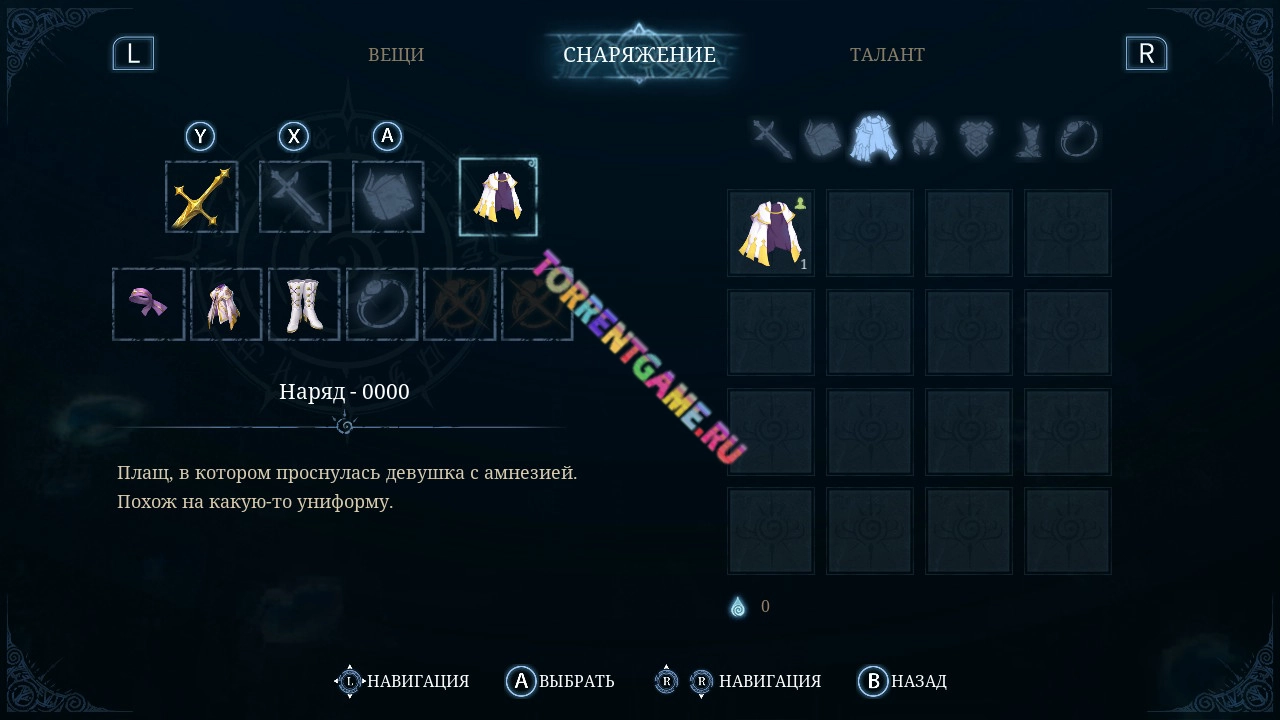Screen dimensions: 1280x720
Task: Select the cloak category filter icon
Action: click(875, 139)
